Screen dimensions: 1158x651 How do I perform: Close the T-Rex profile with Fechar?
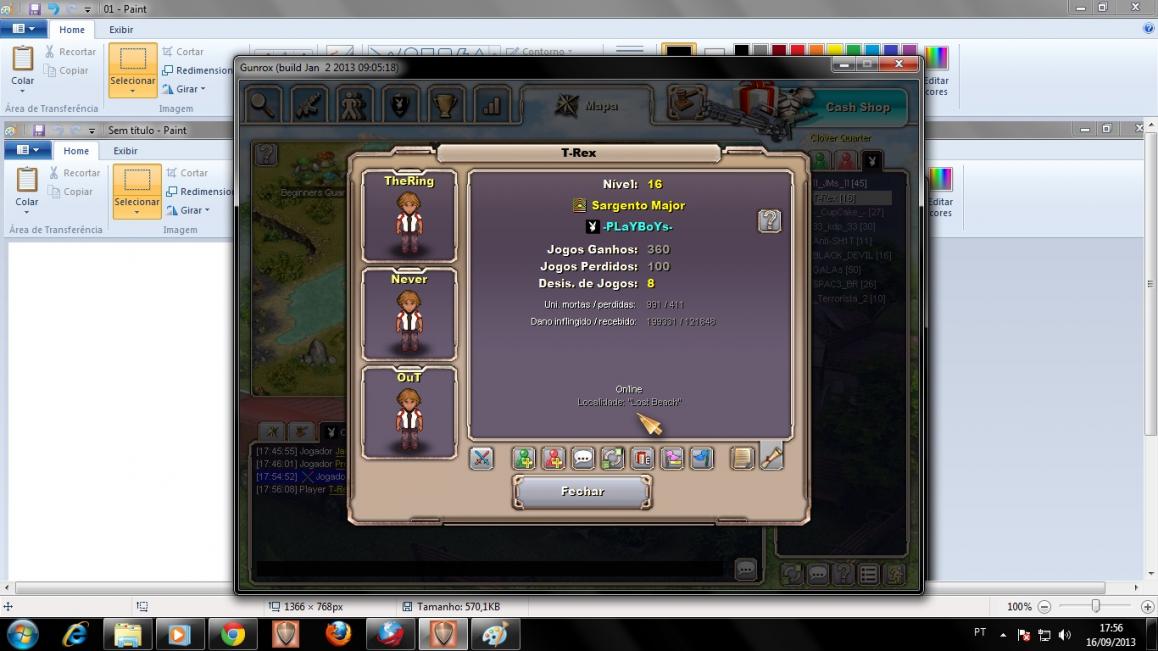(582, 491)
